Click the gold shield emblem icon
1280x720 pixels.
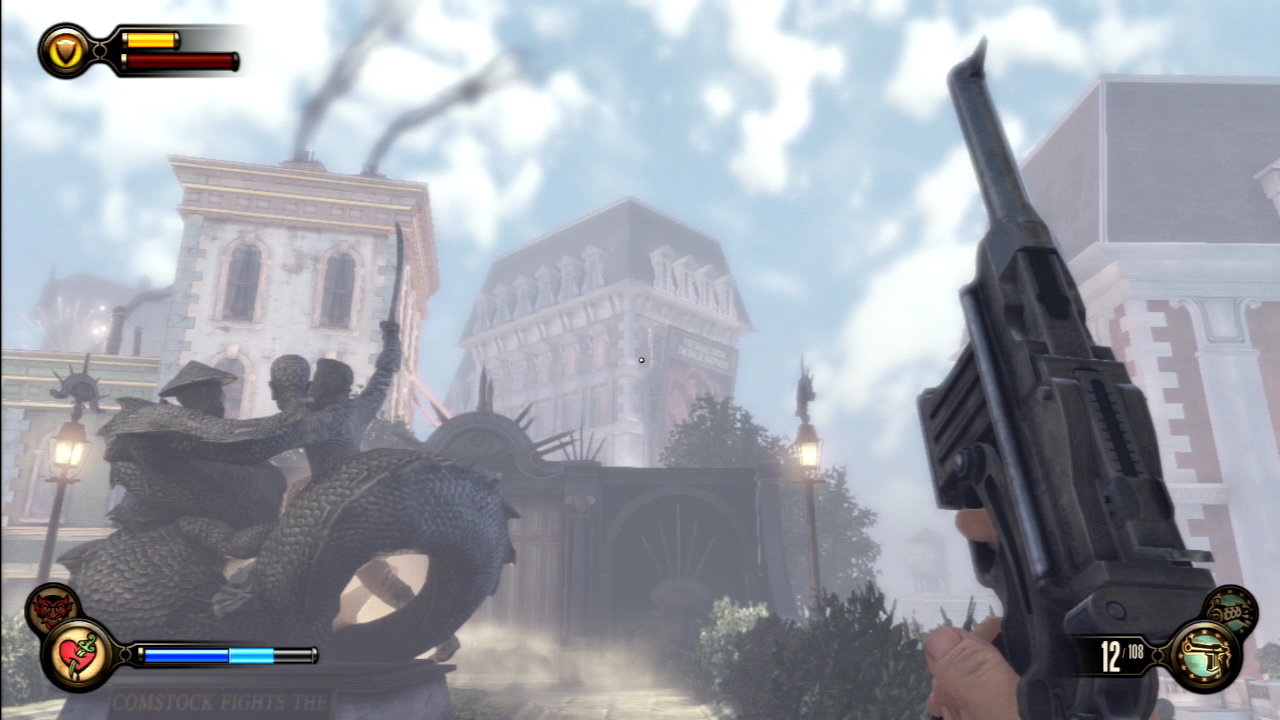click(66, 50)
